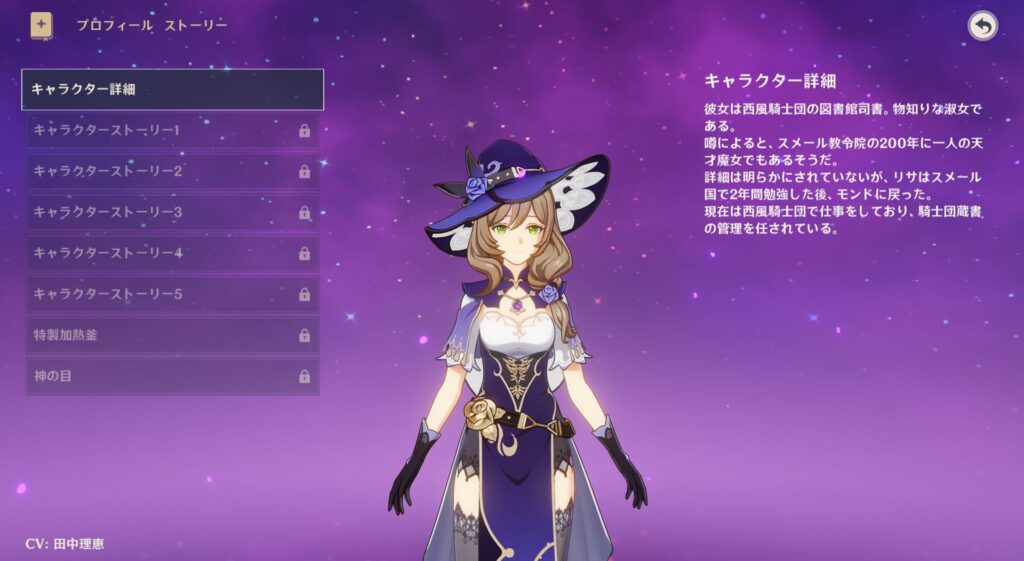Choose the 特製加熱釜 story entry

coord(172,335)
